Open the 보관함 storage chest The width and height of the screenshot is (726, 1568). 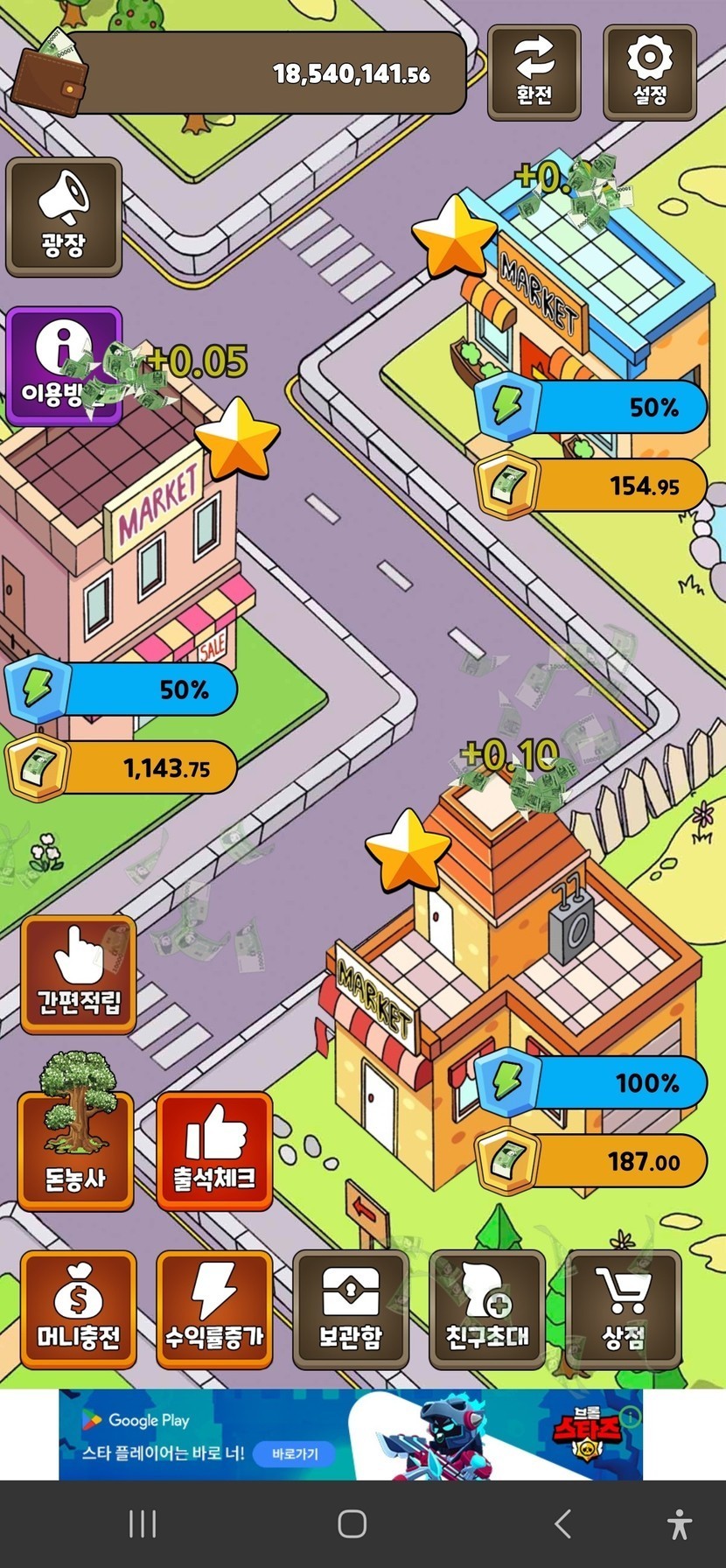pyautogui.click(x=351, y=1310)
